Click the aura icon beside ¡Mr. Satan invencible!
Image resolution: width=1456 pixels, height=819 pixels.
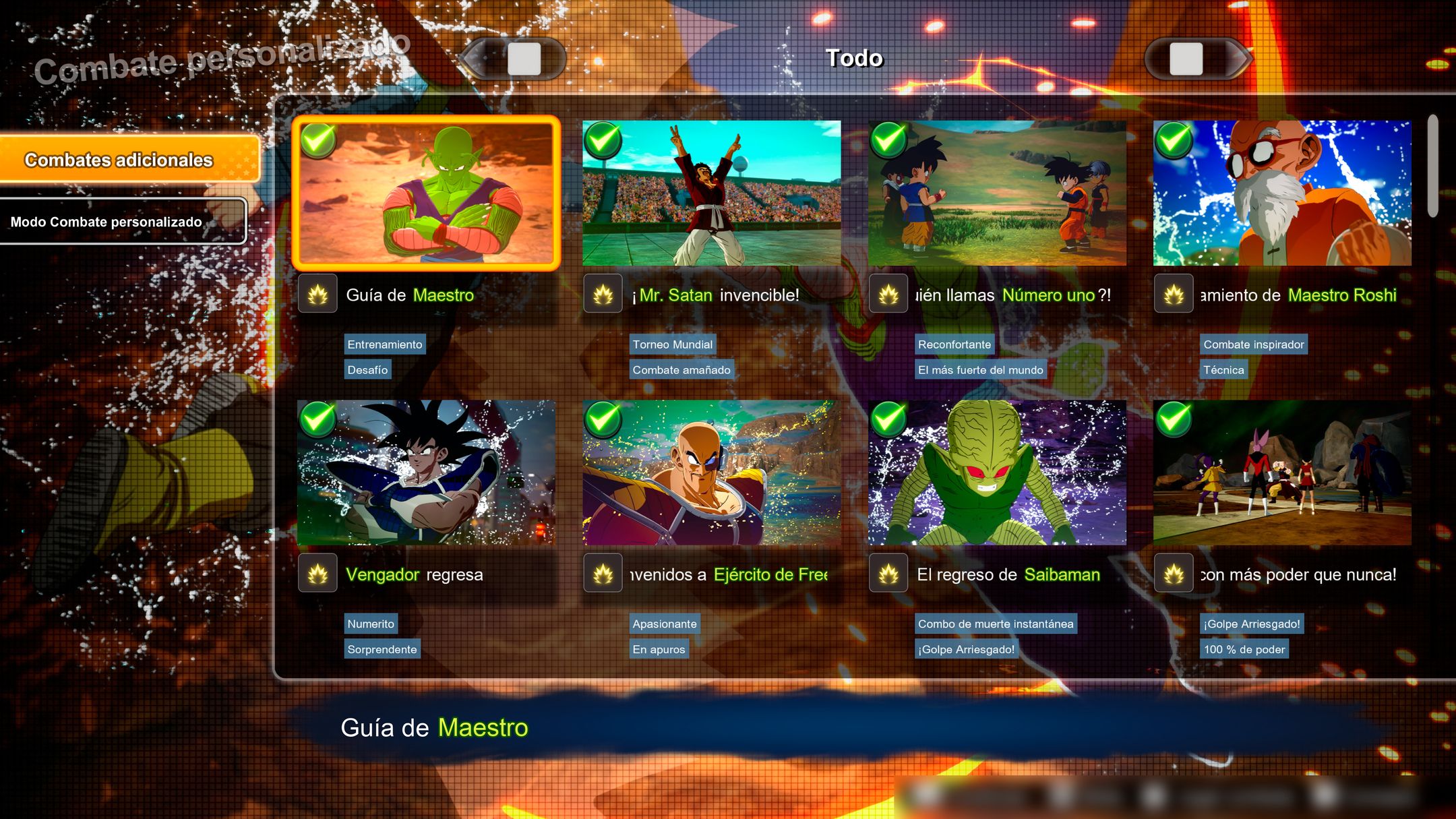click(x=603, y=295)
